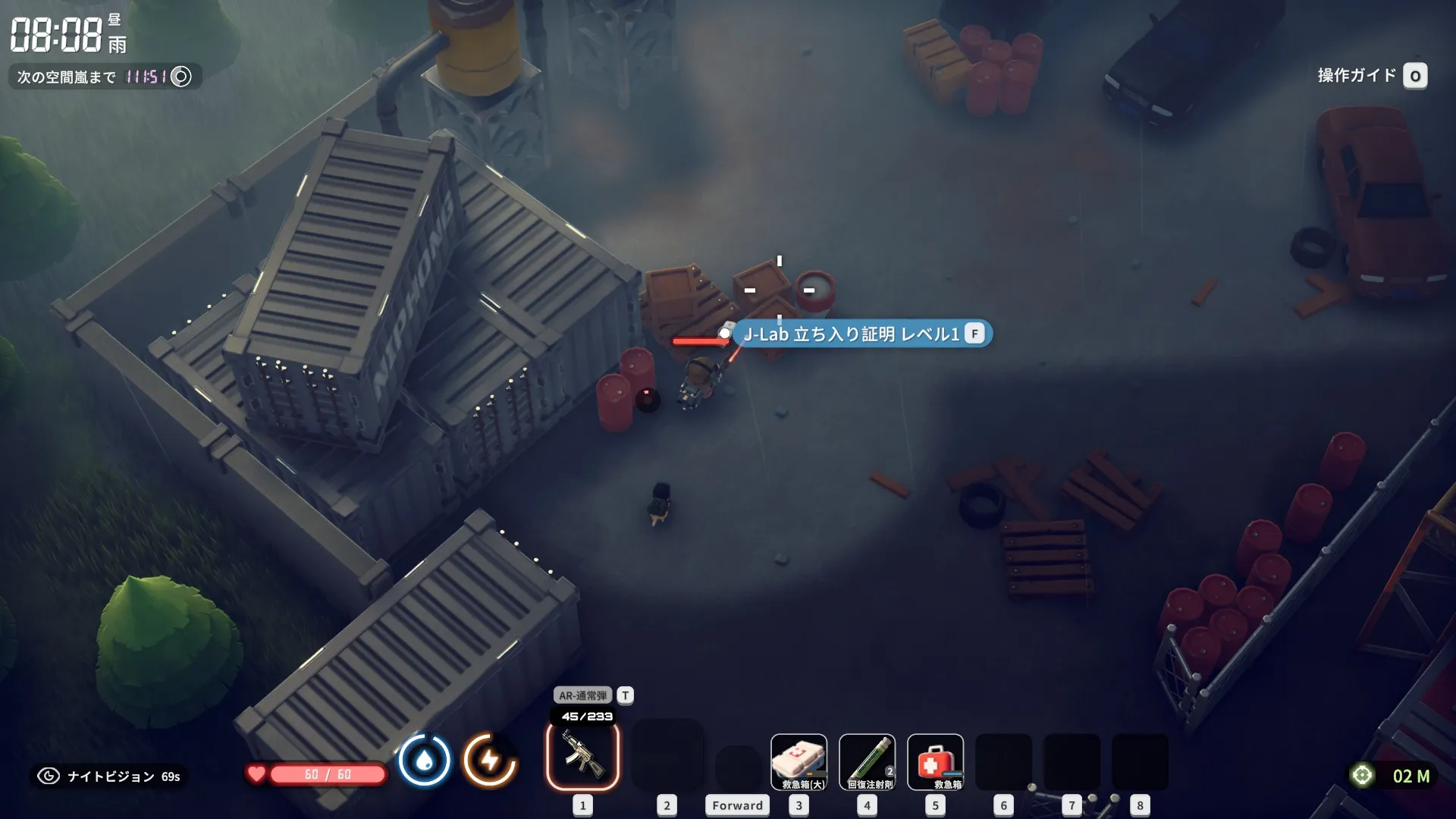1456x819 pixels.
Task: Use the large first aid kit (救急箱(大))
Action: tap(799, 761)
